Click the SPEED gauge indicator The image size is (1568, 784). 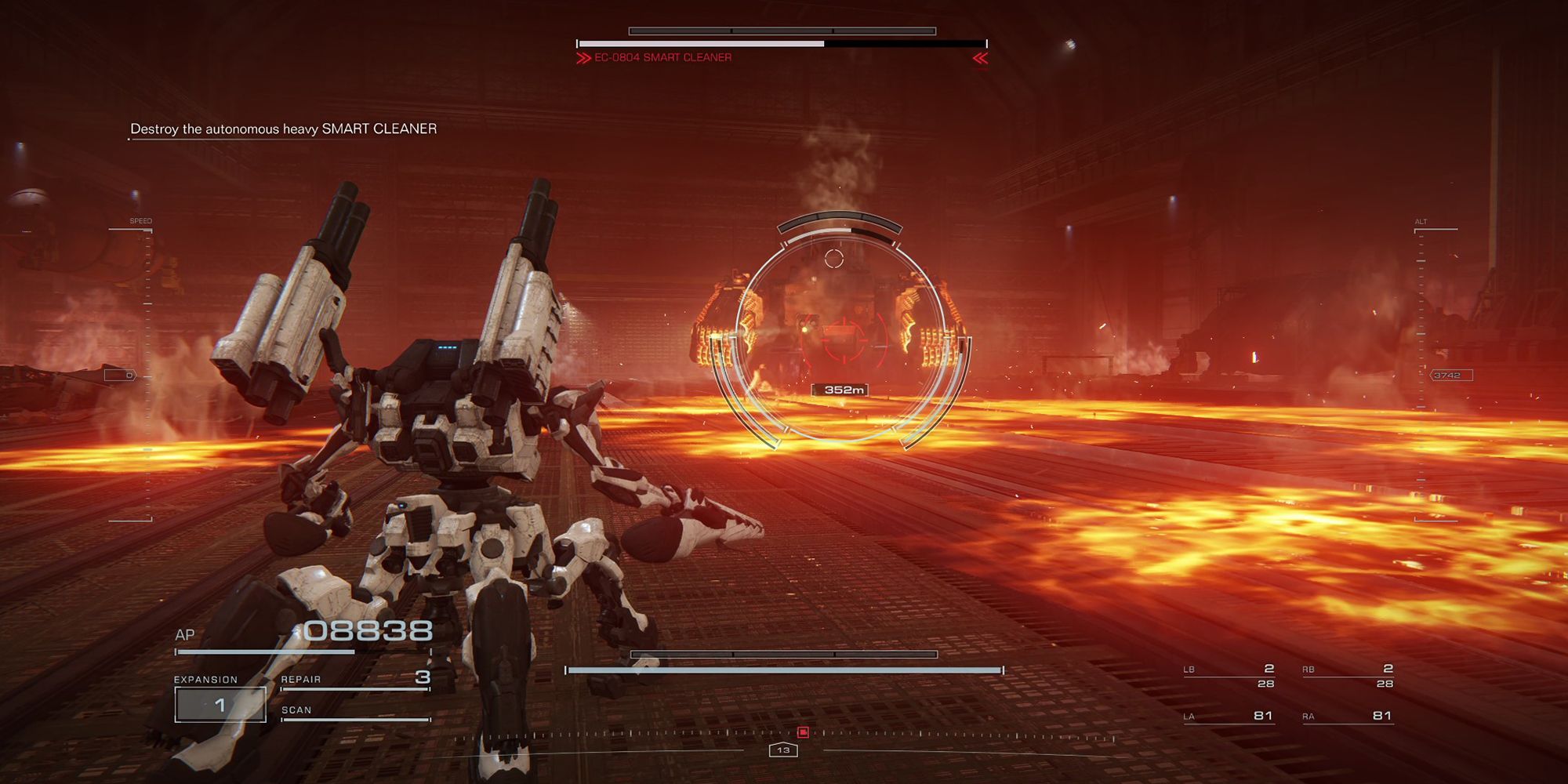tap(140, 222)
